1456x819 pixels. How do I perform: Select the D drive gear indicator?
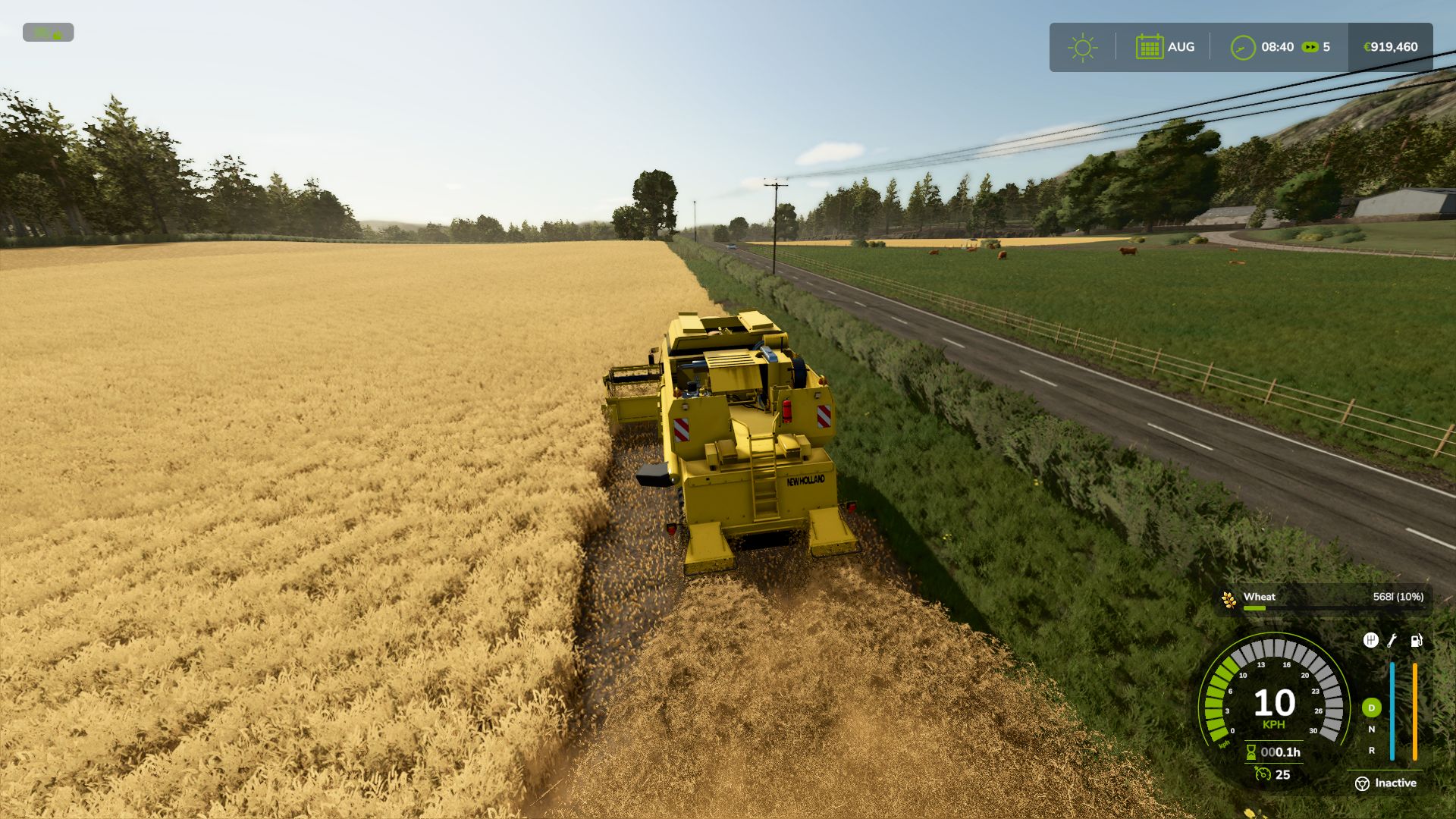point(1372,708)
